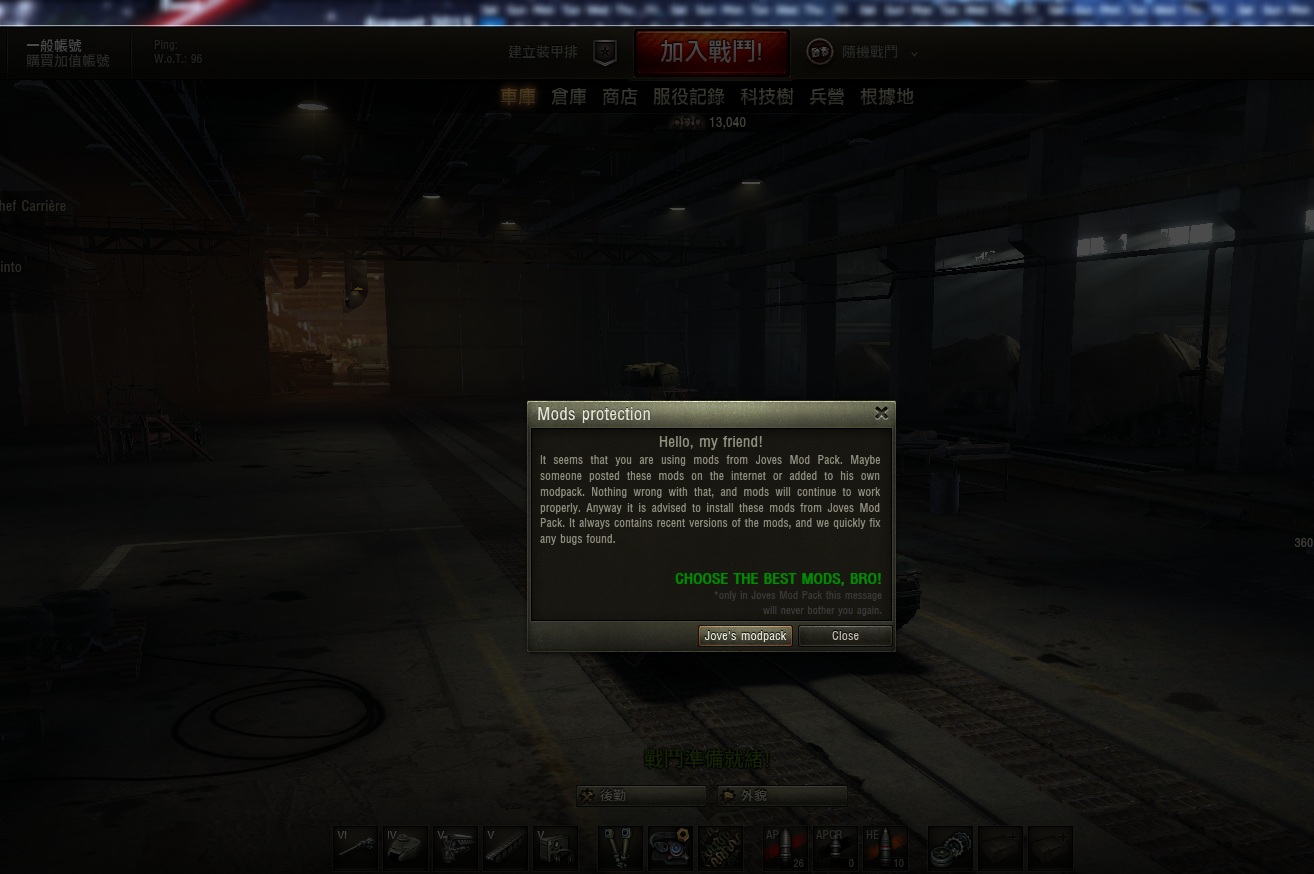1314x874 pixels.
Task: Select the HE shell slot
Action: pyautogui.click(x=885, y=848)
